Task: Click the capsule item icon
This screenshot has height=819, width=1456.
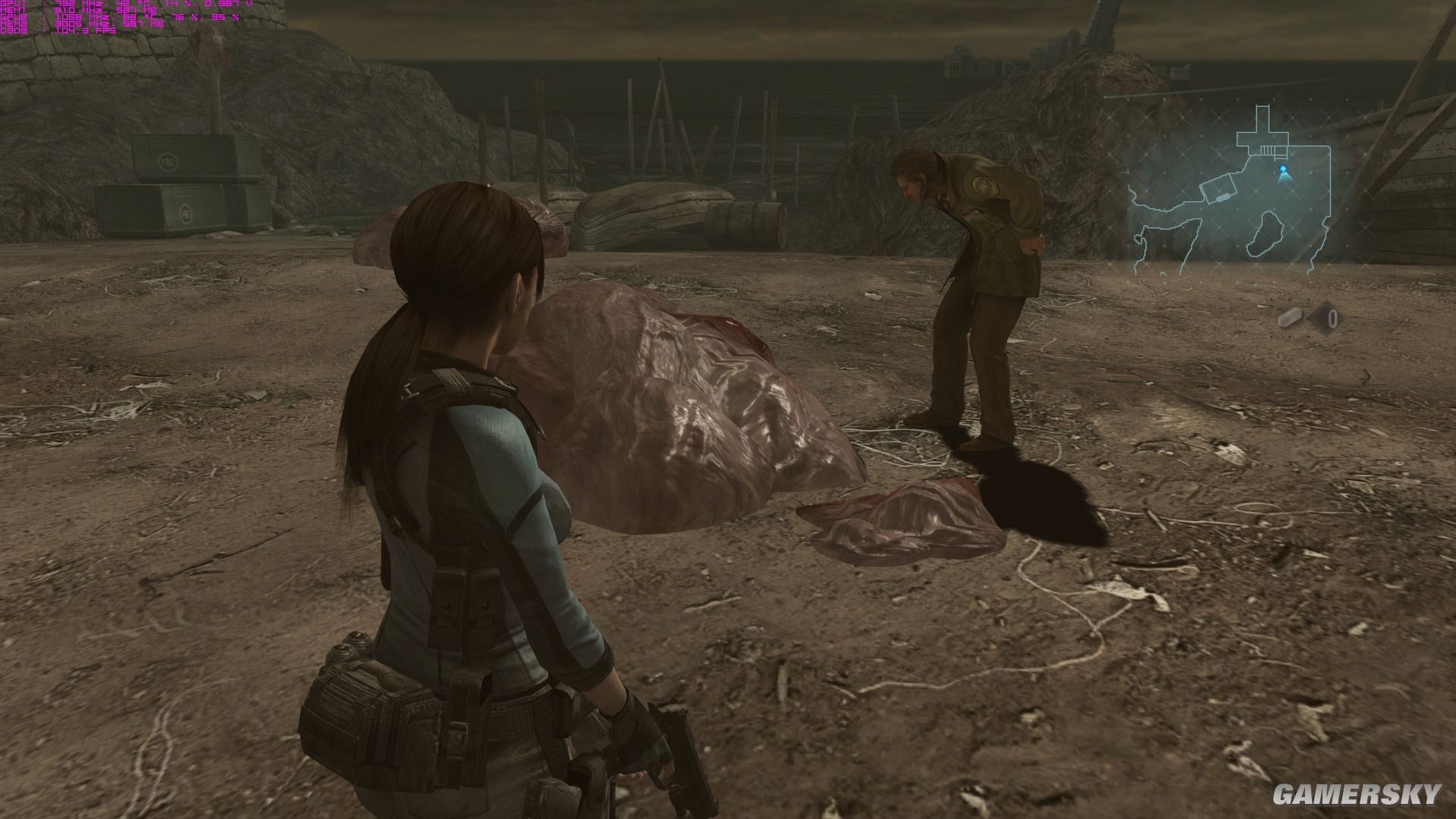Action: click(x=1291, y=318)
